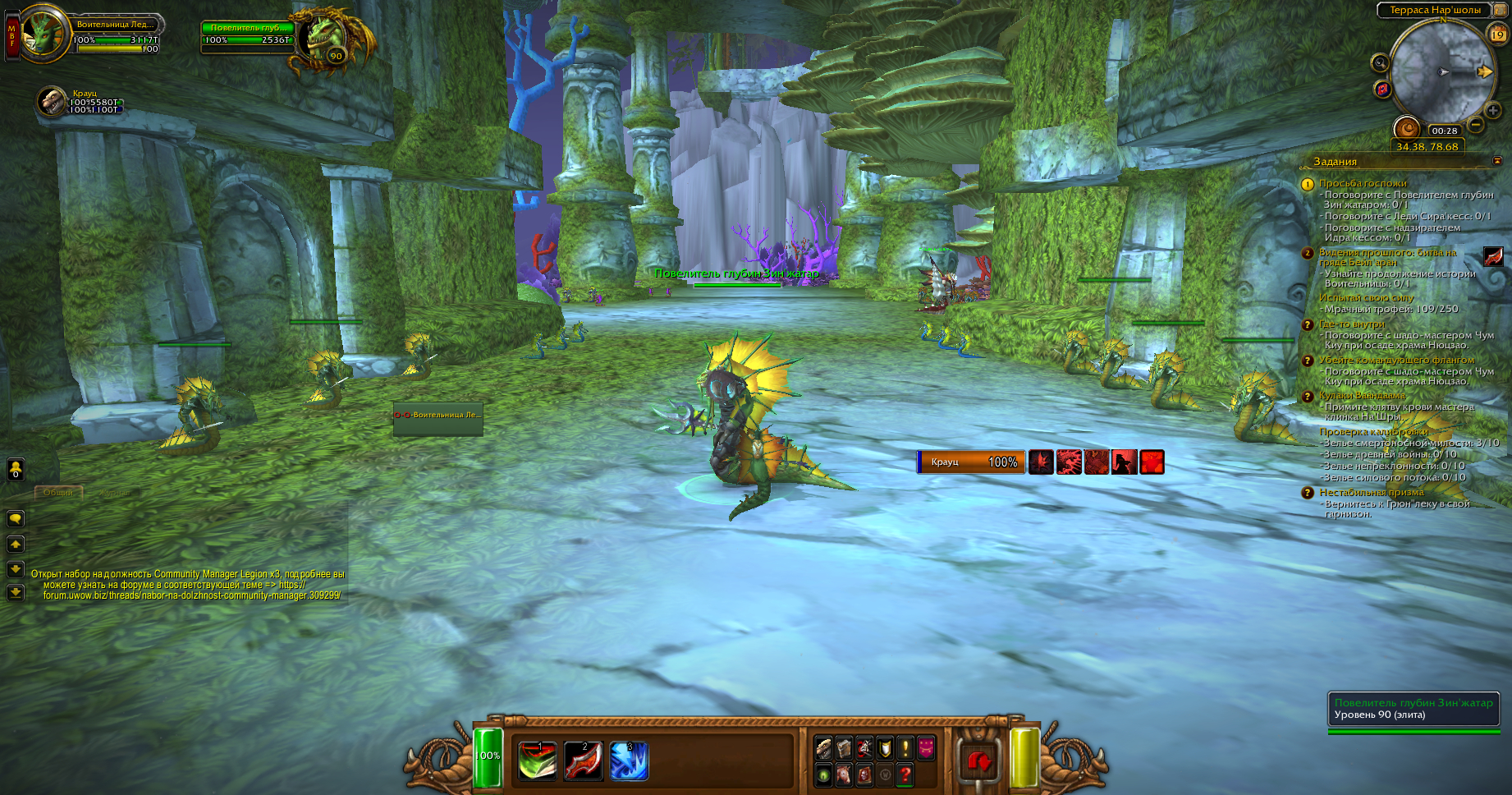
Task: Use the red curved blade ability
Action: (584, 761)
